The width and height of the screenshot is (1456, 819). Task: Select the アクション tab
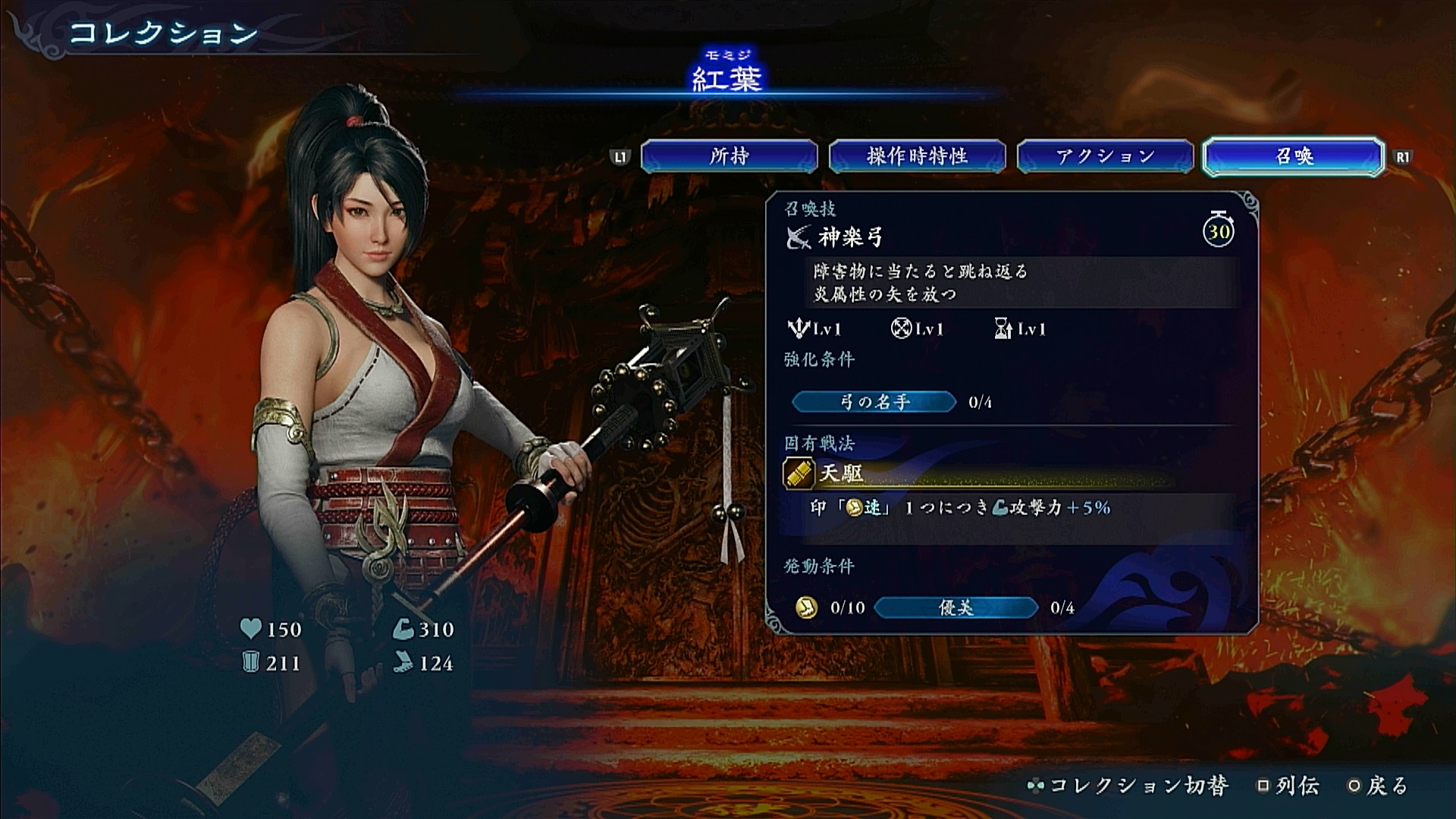(1105, 156)
